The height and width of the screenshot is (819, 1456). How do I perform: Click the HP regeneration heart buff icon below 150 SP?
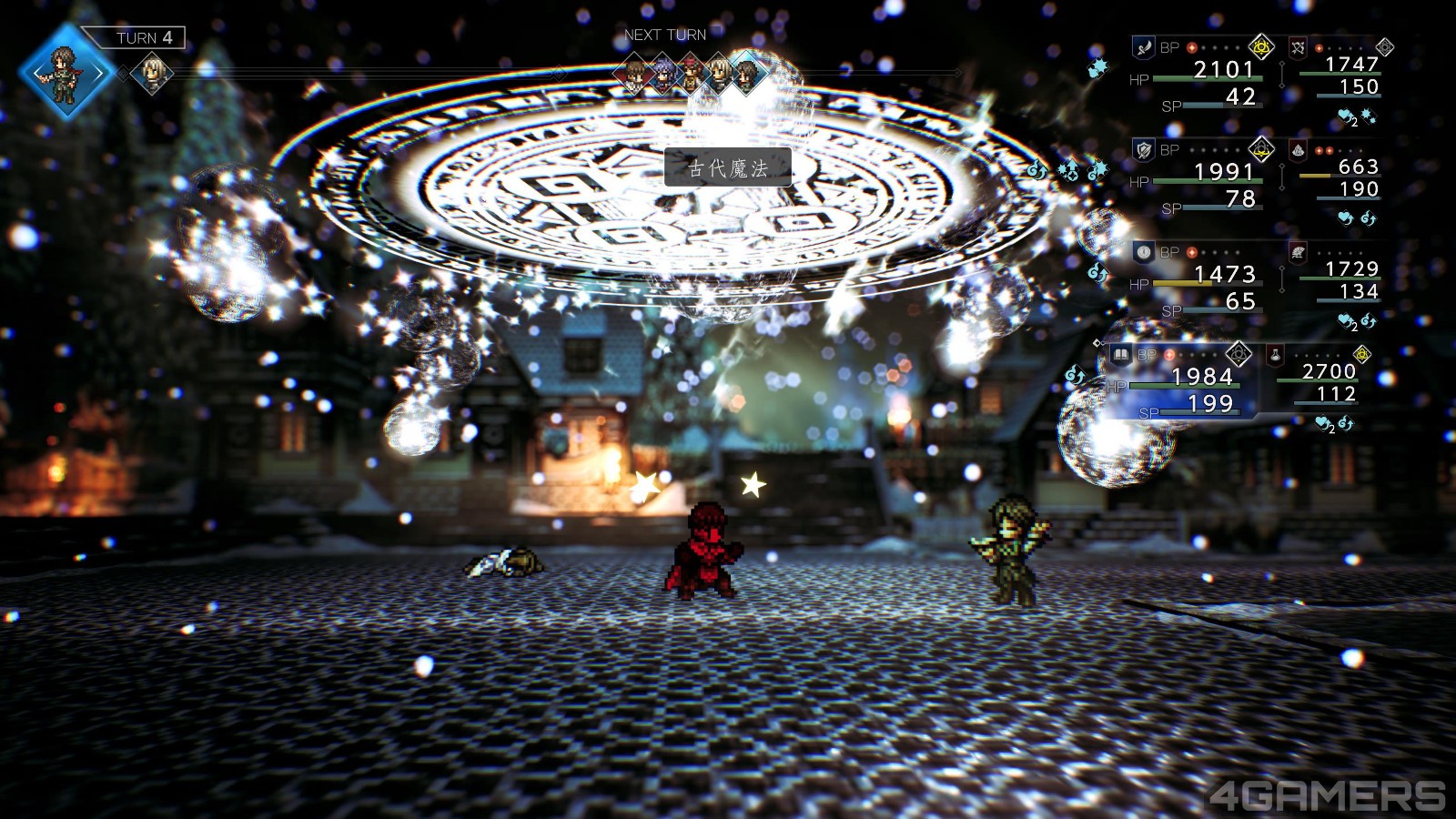point(1345,116)
